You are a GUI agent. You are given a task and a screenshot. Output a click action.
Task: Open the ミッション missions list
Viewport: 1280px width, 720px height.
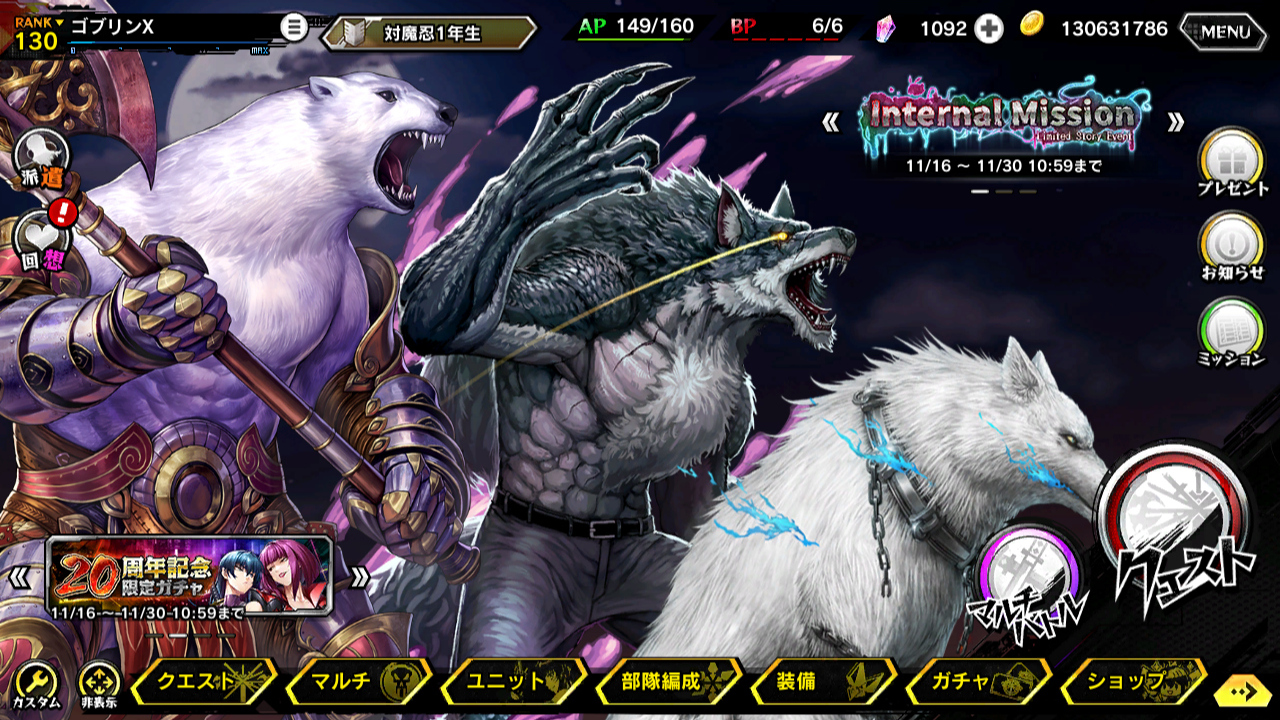1231,331
